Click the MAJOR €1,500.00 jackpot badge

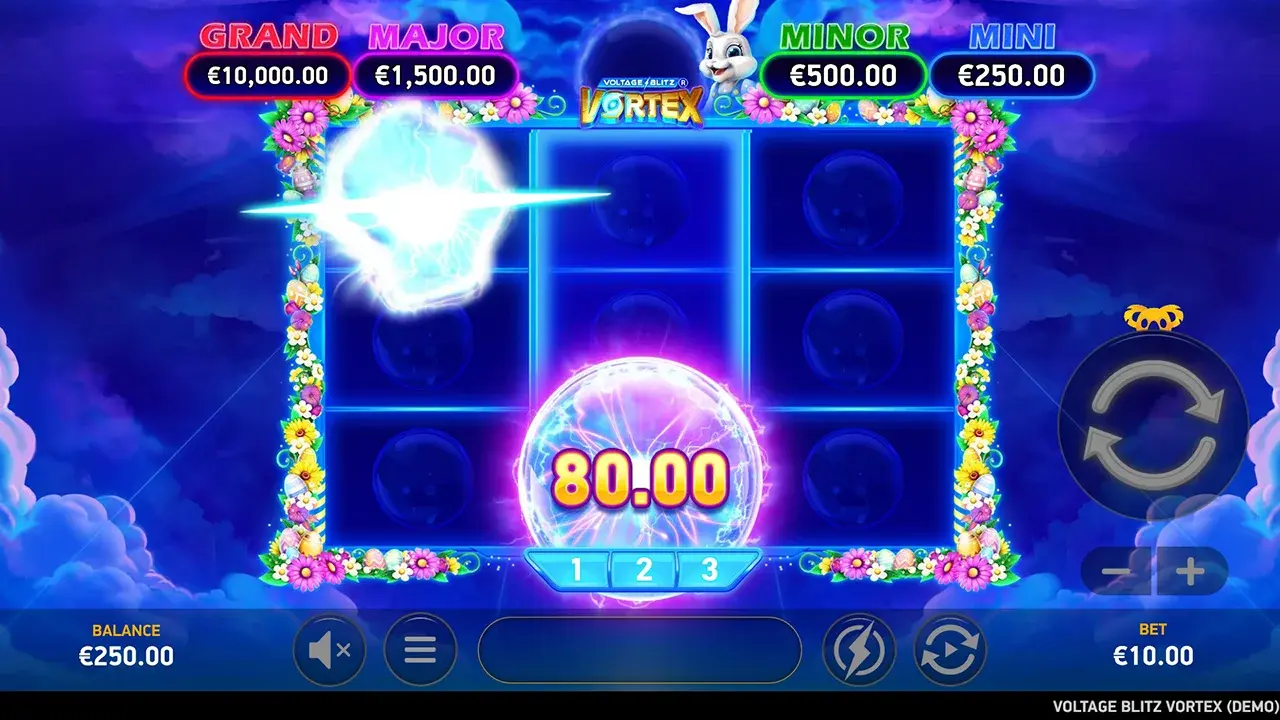coord(434,74)
